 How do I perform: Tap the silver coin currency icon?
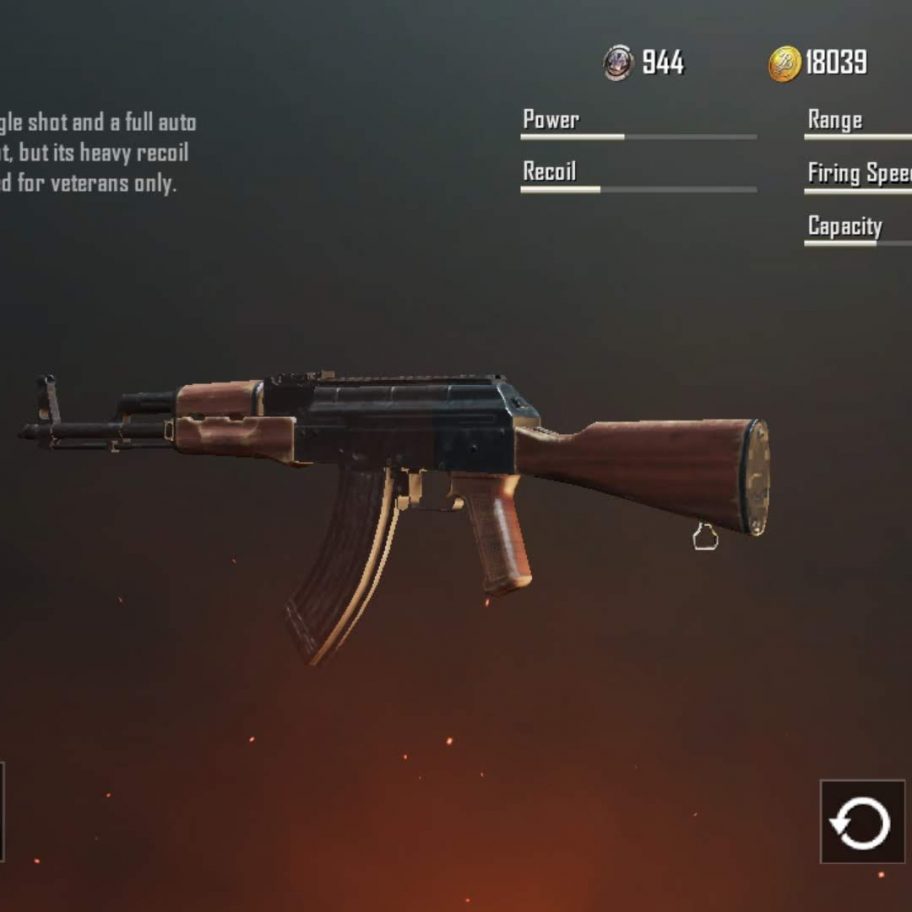[619, 63]
